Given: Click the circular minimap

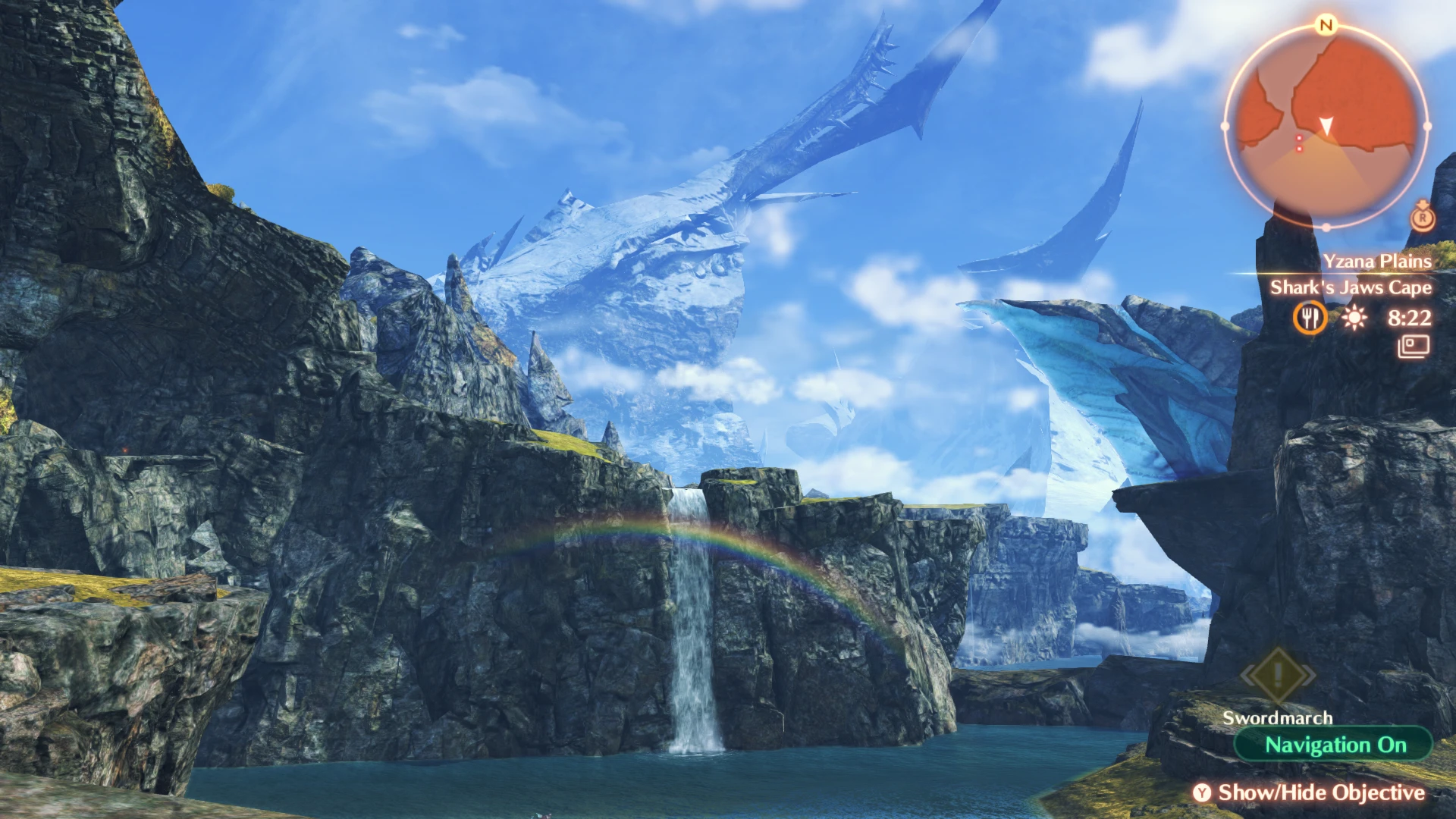Looking at the screenshot, I should coord(1326,126).
